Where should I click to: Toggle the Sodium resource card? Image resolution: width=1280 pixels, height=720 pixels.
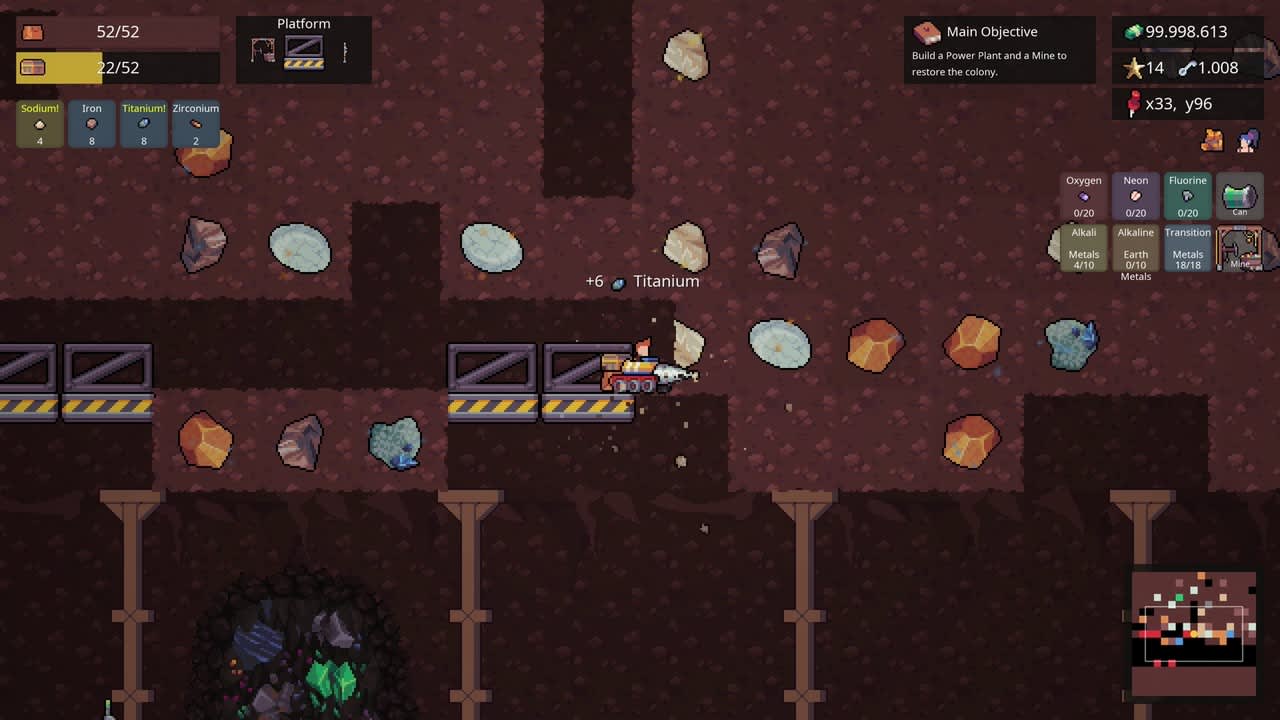click(x=39, y=123)
